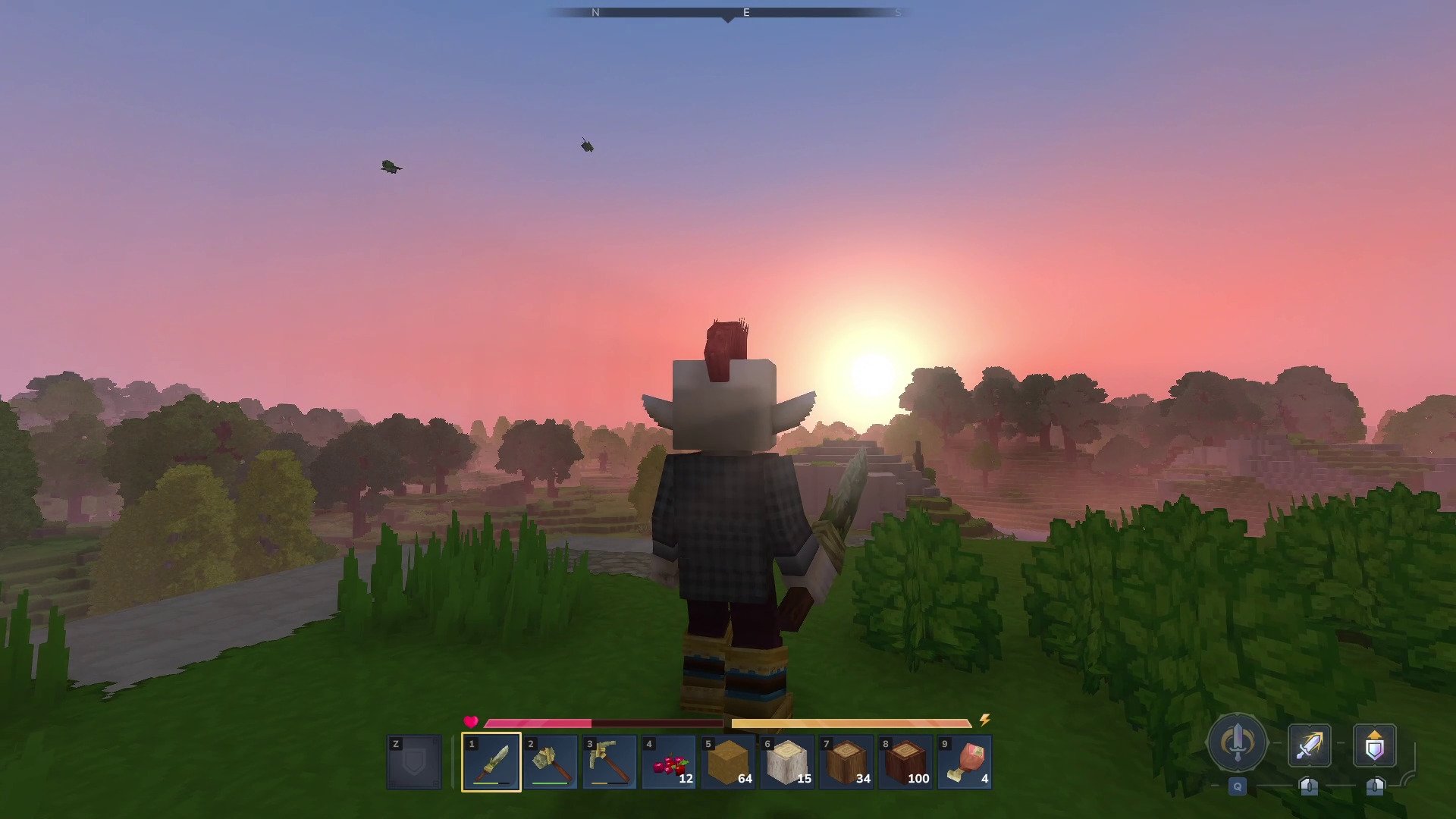Choose the brown wood log stack of 34
The image size is (1456, 819).
tap(846, 762)
